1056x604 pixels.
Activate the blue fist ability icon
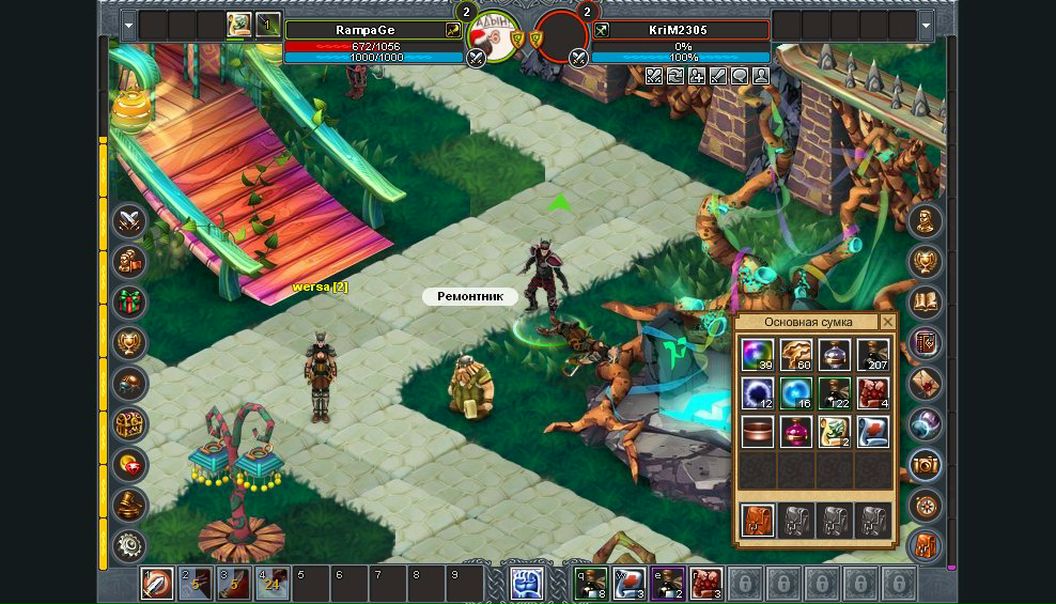[x=527, y=582]
